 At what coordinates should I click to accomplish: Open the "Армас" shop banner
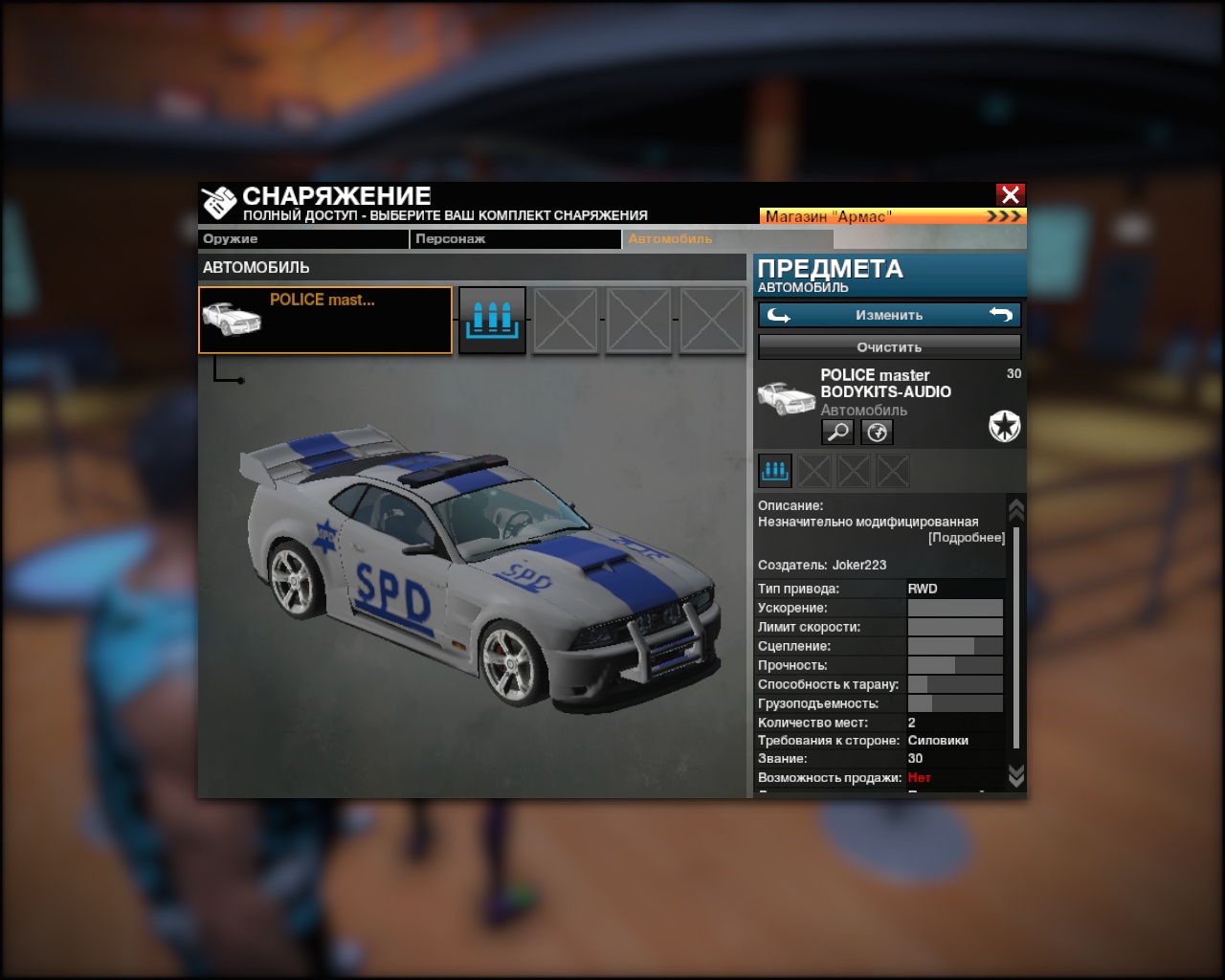[892, 216]
